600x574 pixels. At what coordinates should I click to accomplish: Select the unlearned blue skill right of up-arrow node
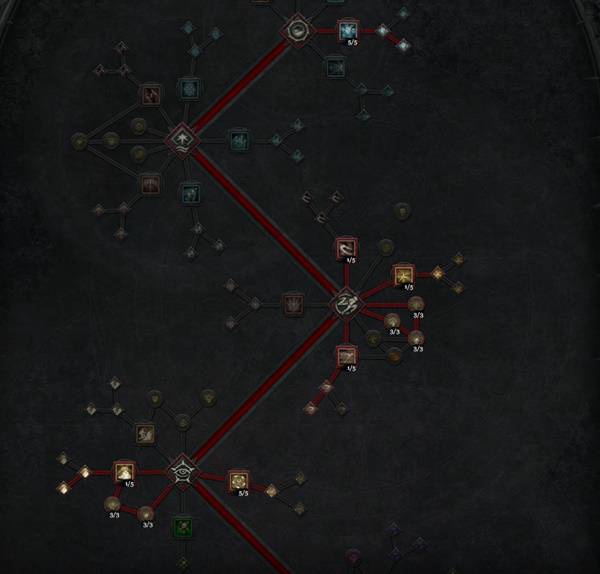click(238, 140)
